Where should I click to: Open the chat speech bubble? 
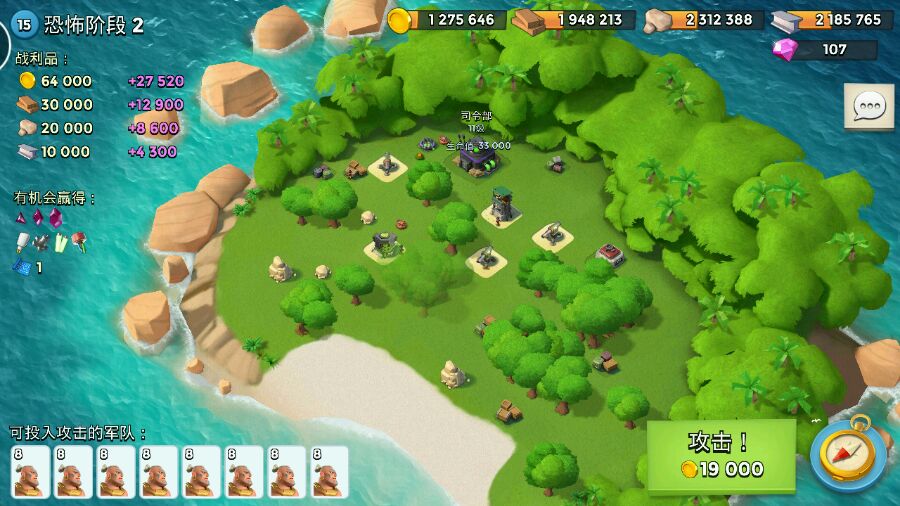click(x=868, y=106)
